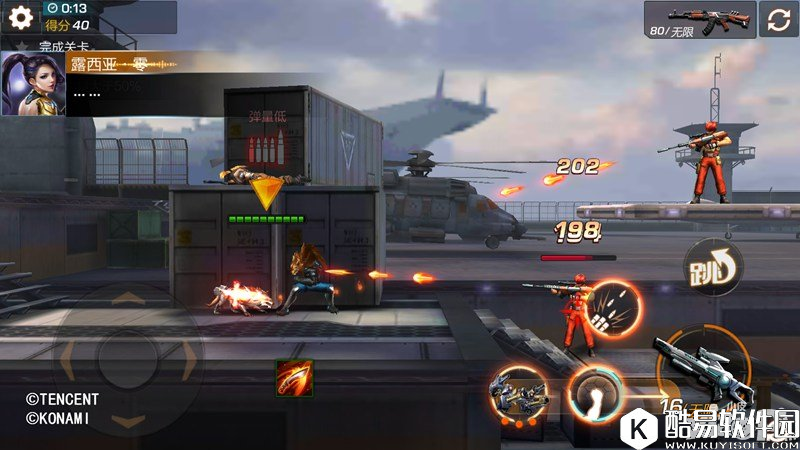Click the 露西亚·零 dialogue box
Image resolution: width=800 pixels, height=450 pixels.
pos(140,78)
